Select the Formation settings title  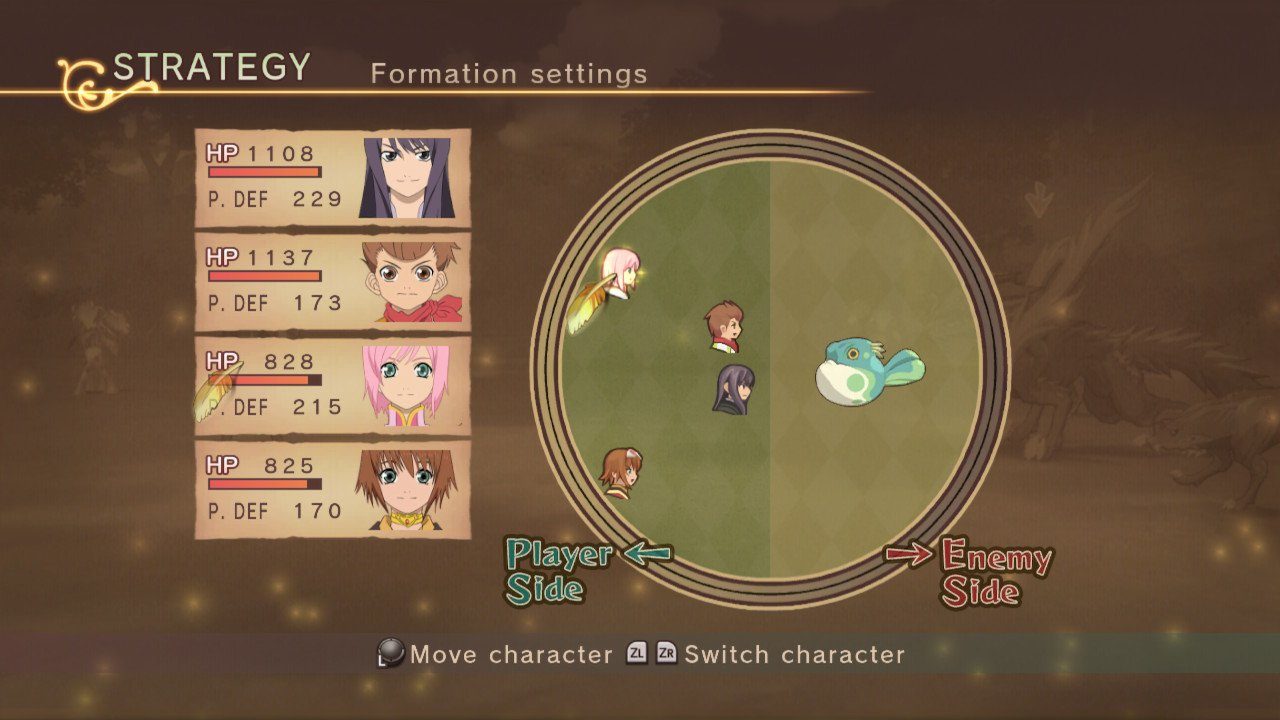(x=508, y=73)
